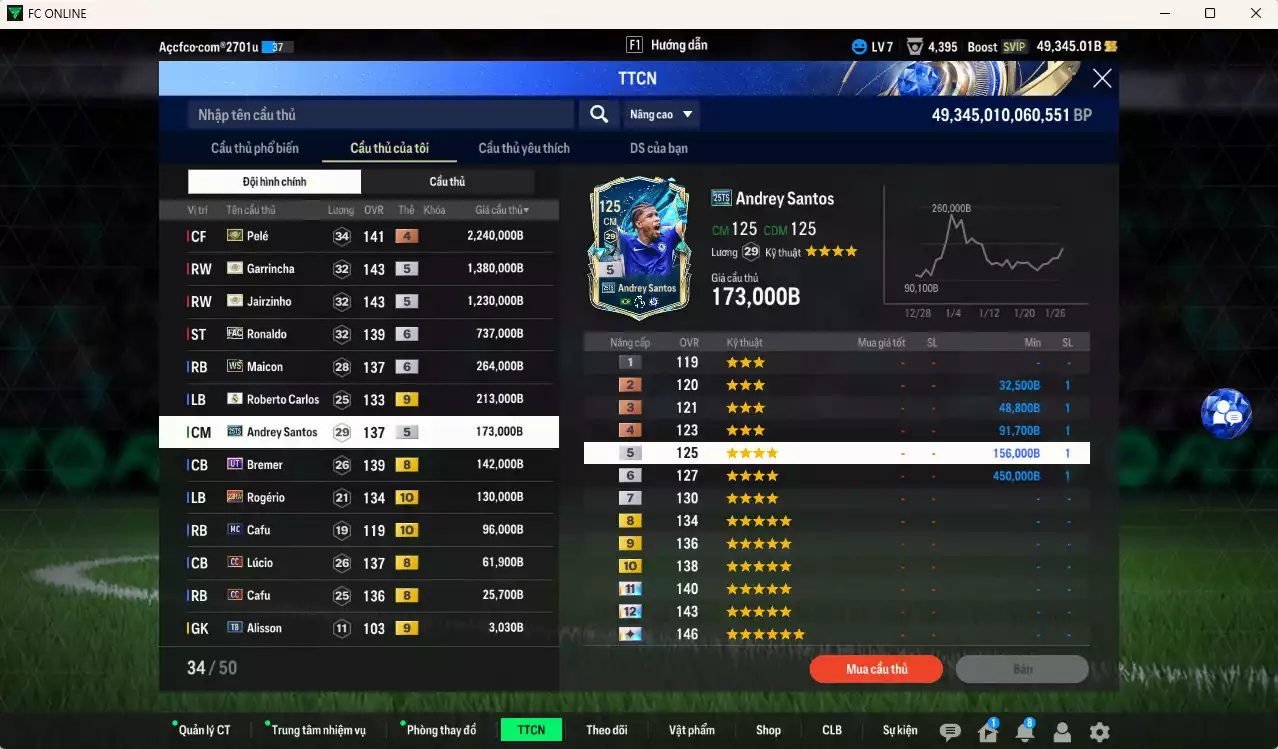
Task: Select the upgrade level 6 row
Action: click(836, 476)
